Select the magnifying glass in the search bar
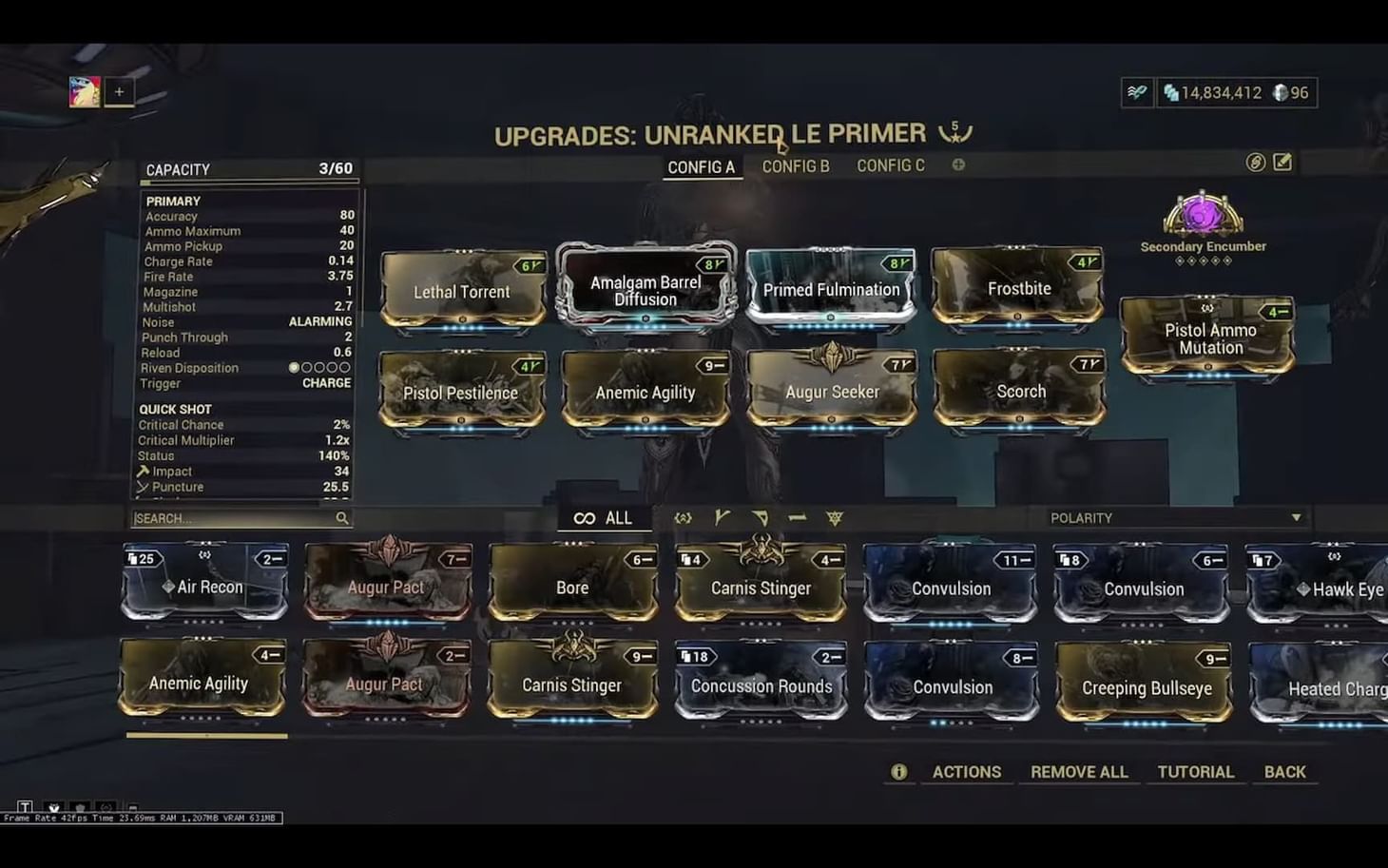 coord(342,518)
